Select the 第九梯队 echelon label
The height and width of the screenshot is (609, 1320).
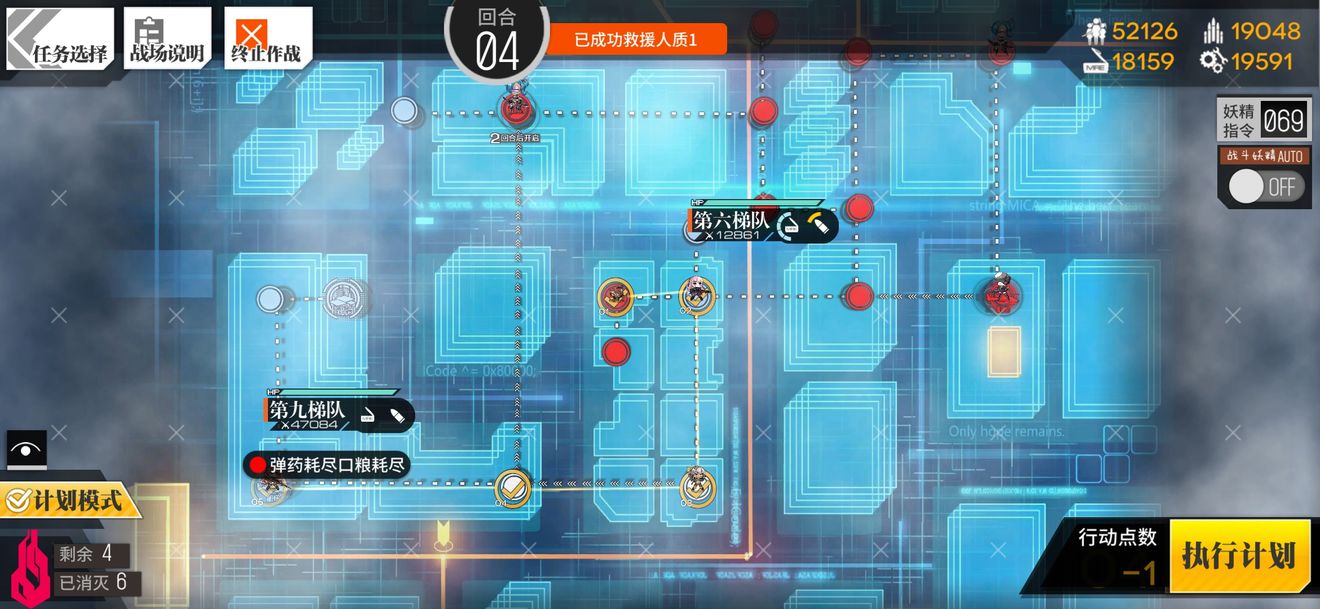click(307, 410)
